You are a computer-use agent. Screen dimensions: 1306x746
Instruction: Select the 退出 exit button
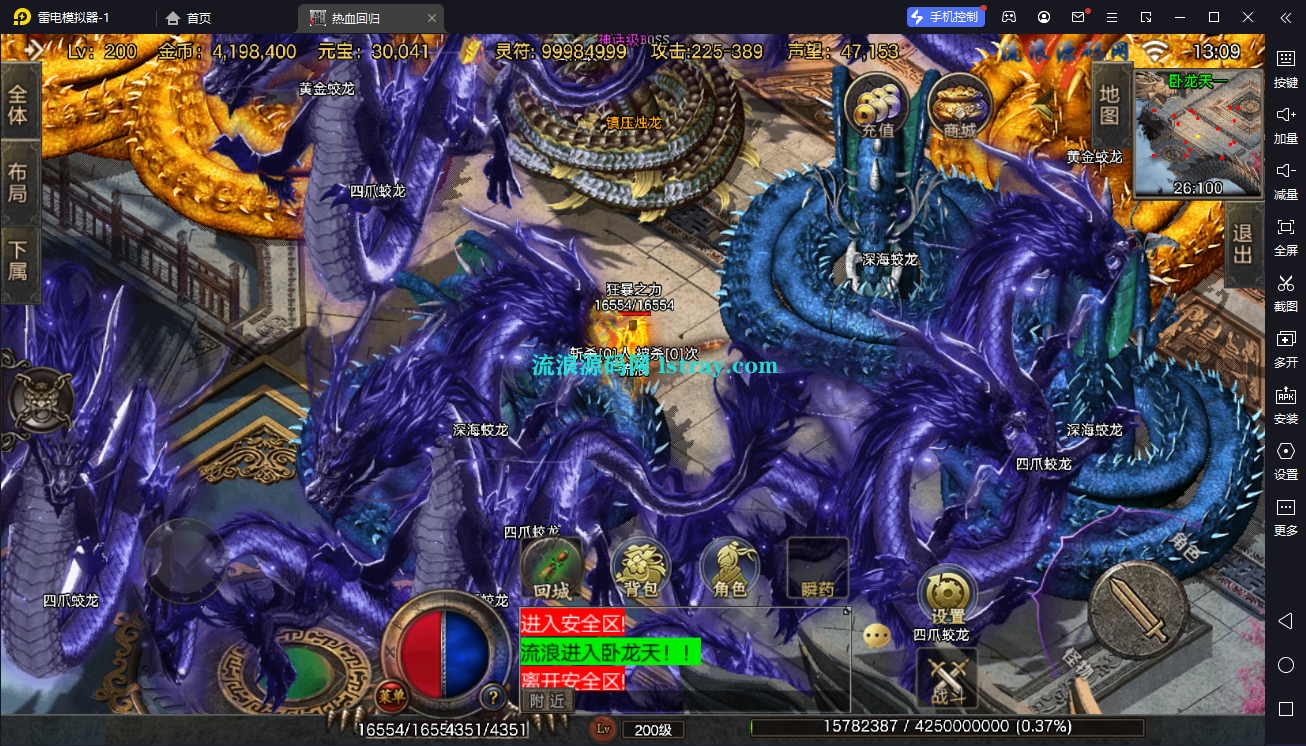click(x=1242, y=244)
